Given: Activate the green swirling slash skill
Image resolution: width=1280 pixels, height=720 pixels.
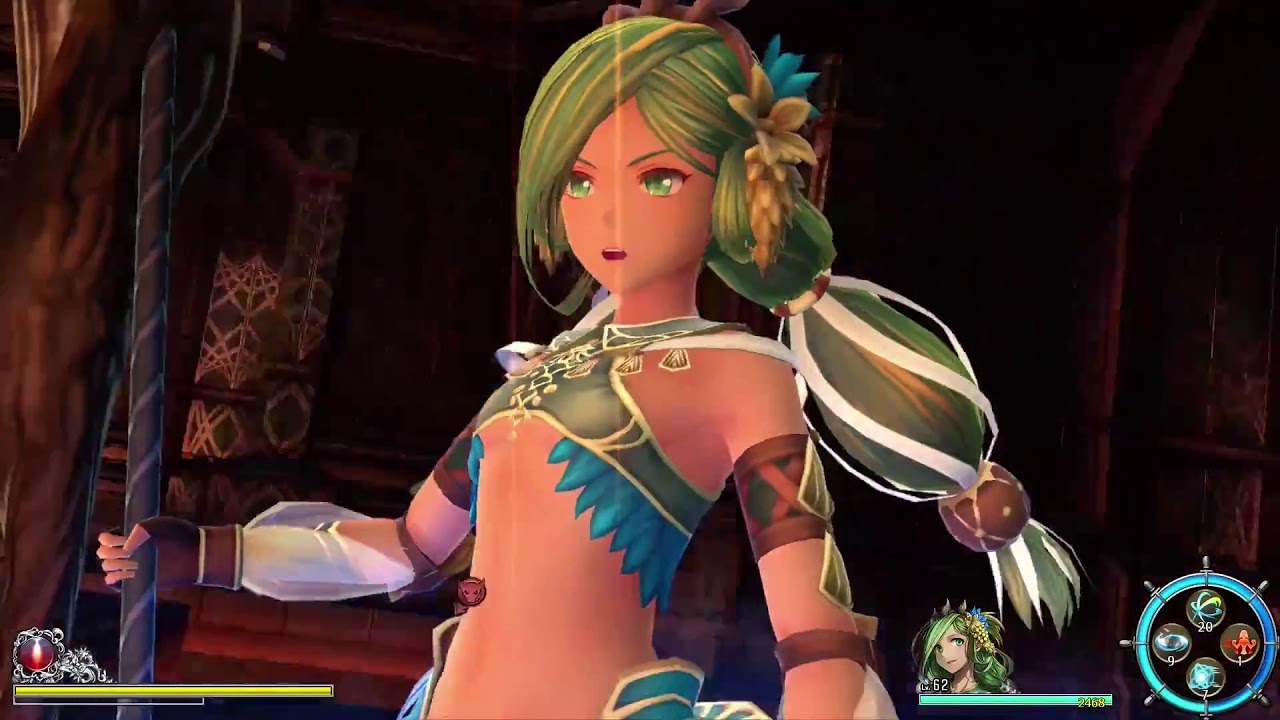Looking at the screenshot, I should coord(1205,608).
